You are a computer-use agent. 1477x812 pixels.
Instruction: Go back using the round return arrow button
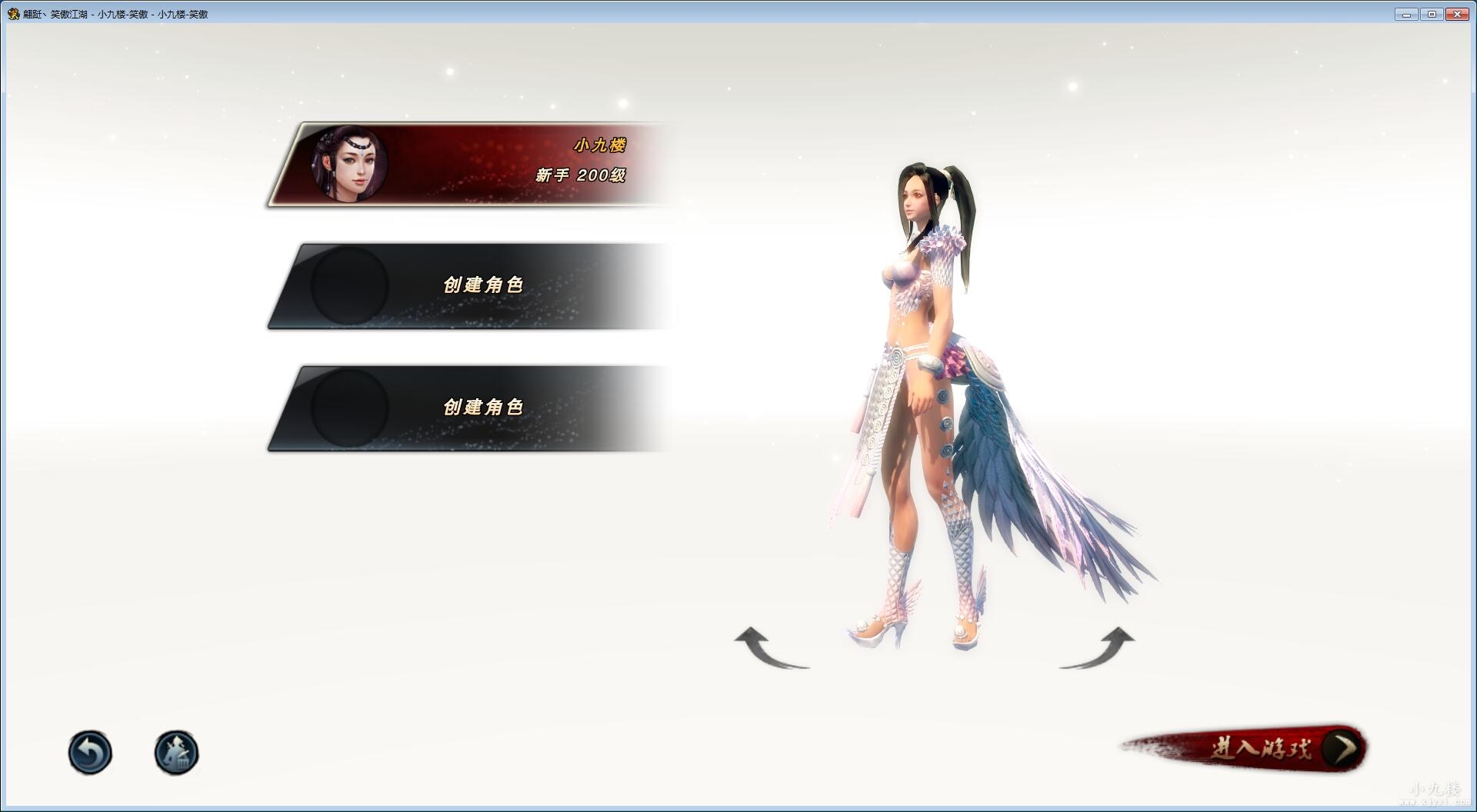point(90,752)
